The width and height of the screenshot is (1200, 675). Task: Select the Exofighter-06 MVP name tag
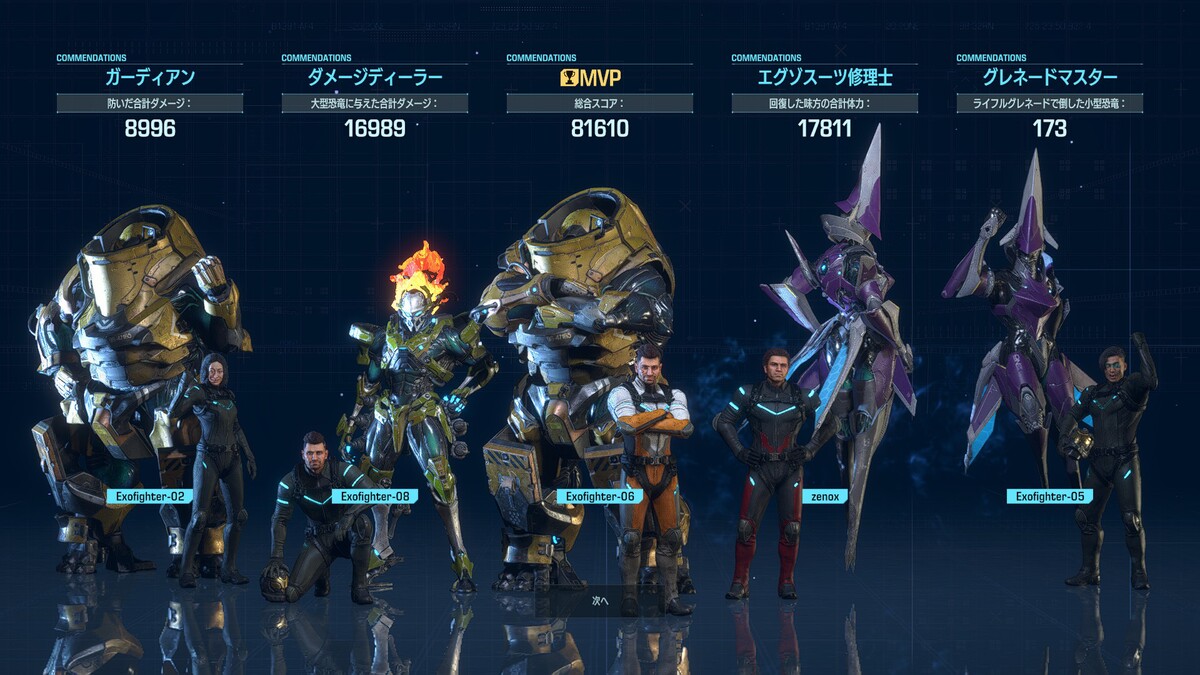point(600,496)
